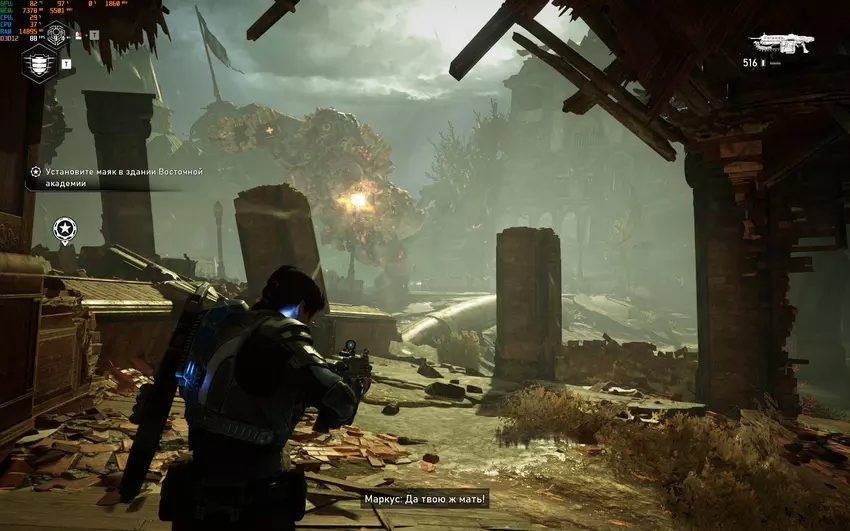Click the star objective waypoint marker
The height and width of the screenshot is (531, 850).
(65, 231)
